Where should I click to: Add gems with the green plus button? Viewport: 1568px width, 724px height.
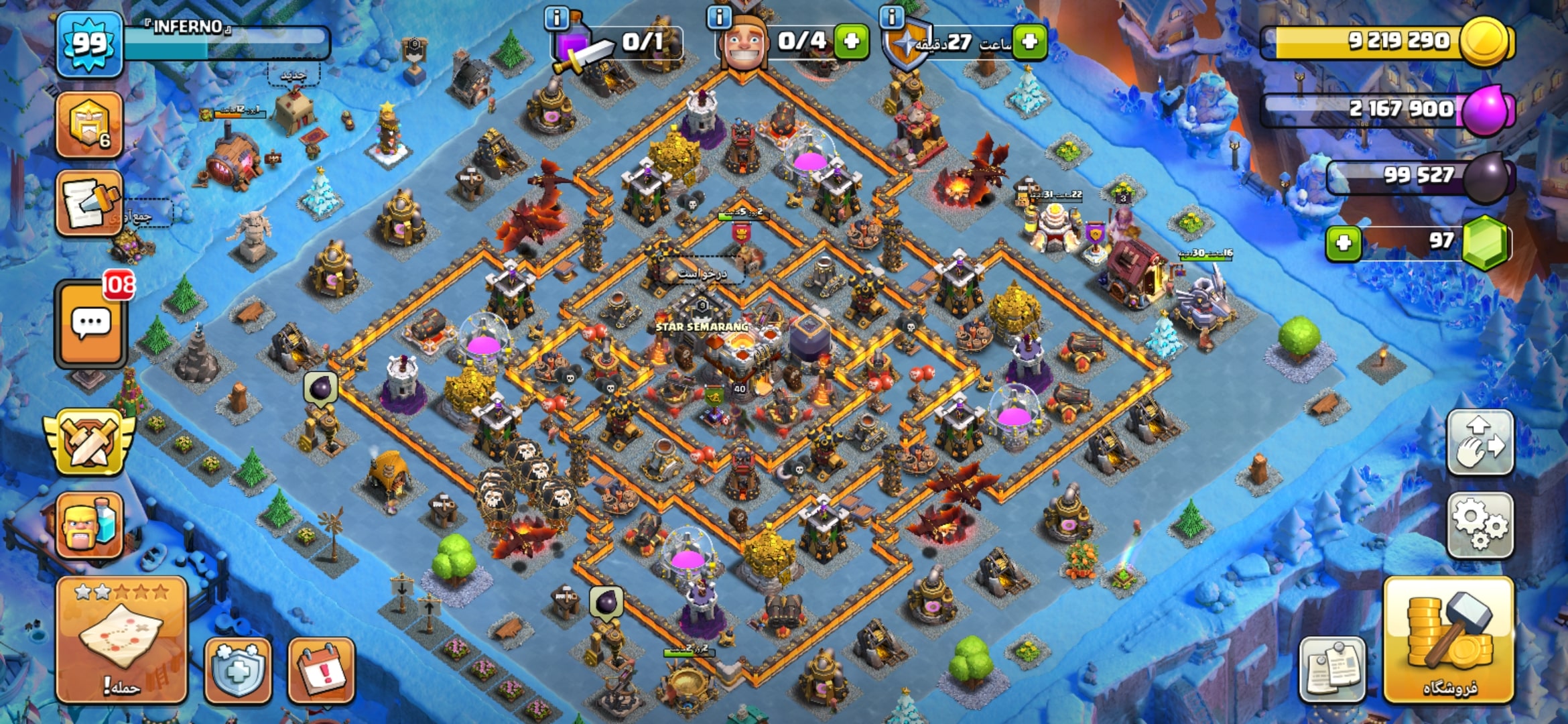[x=1344, y=243]
